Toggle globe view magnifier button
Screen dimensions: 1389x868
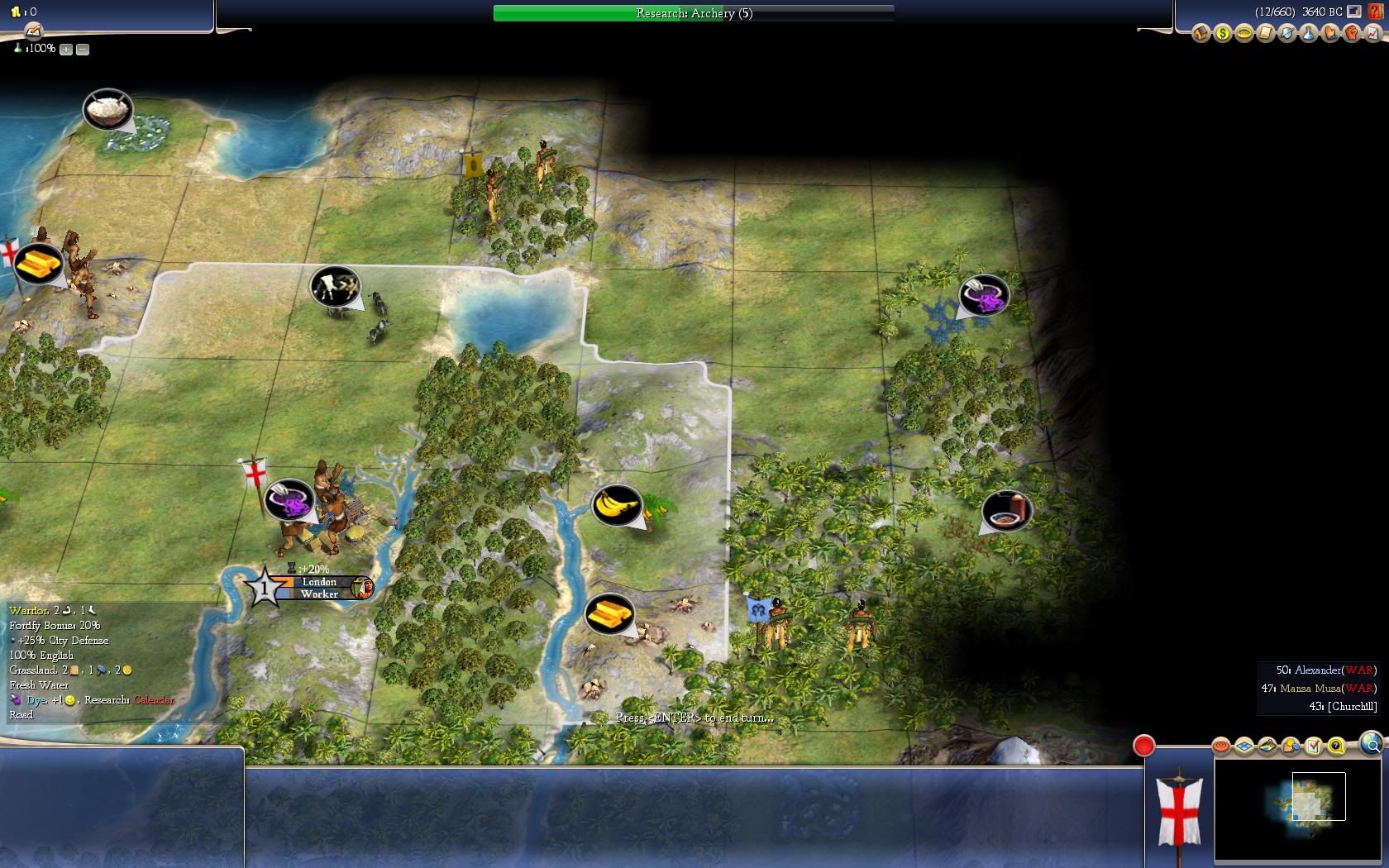click(1371, 744)
